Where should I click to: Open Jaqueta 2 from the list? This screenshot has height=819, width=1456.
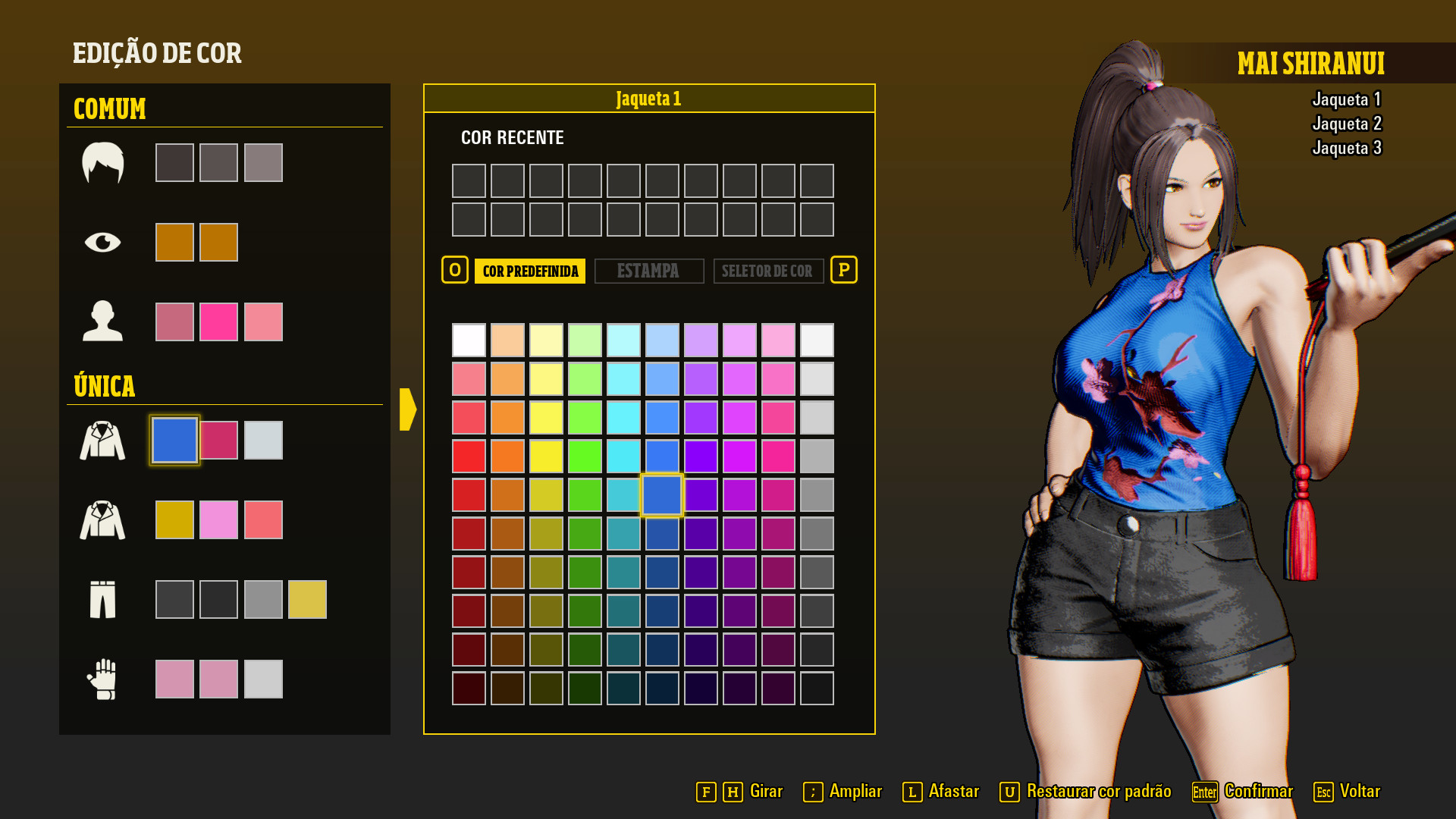pyautogui.click(x=1347, y=124)
